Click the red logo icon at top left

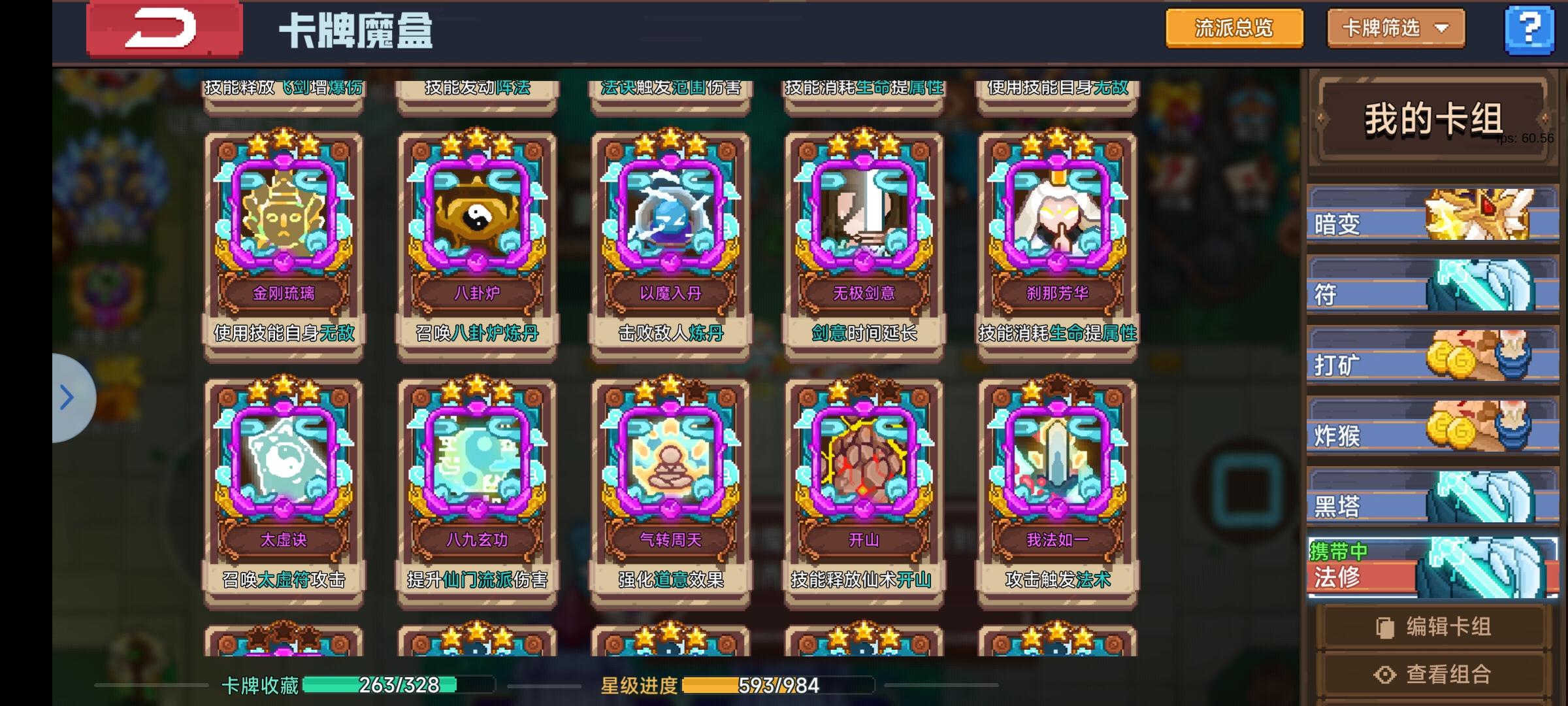pos(165,29)
